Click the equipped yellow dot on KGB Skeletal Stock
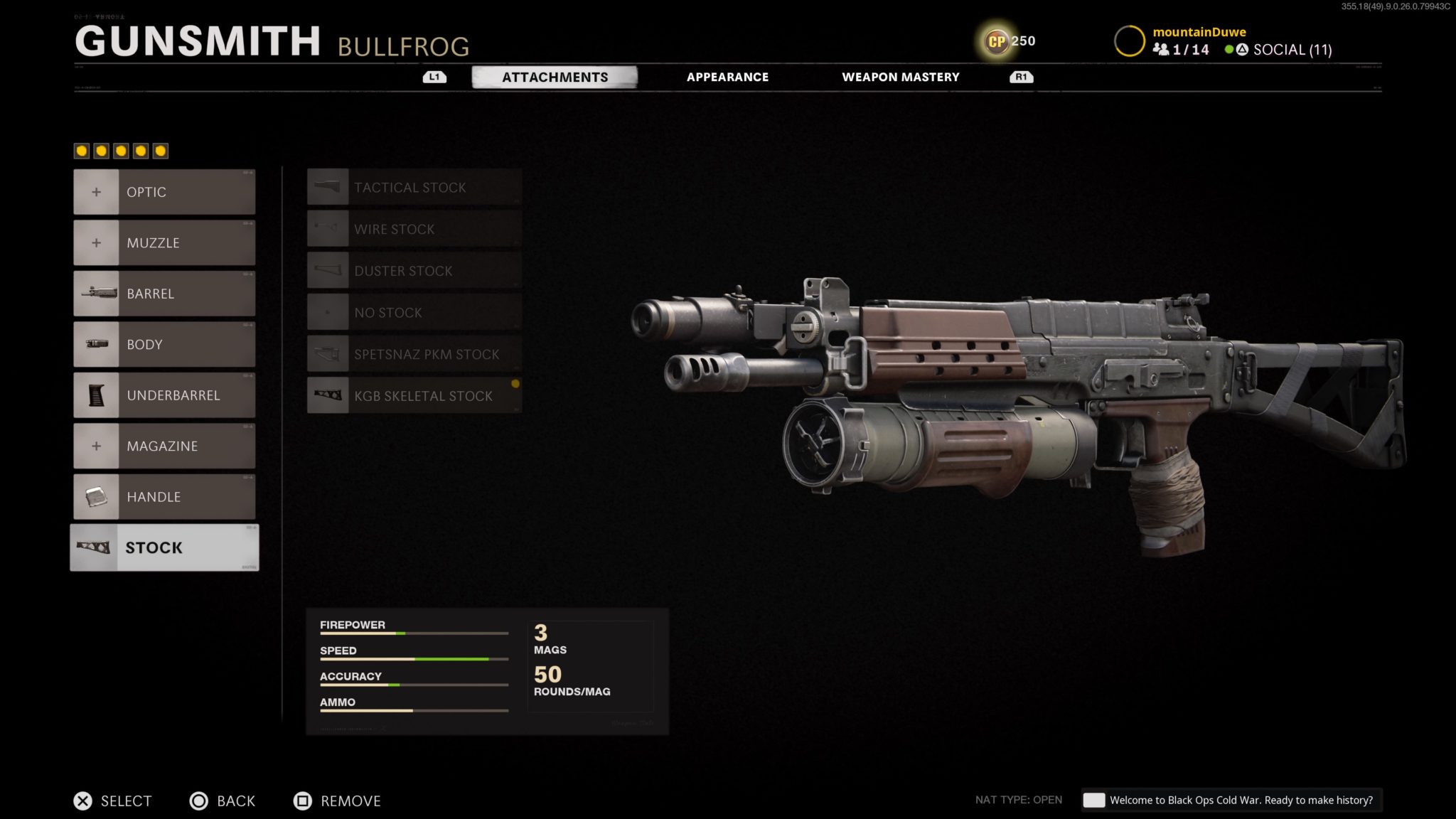Screen dimensions: 1456x819 [515, 384]
